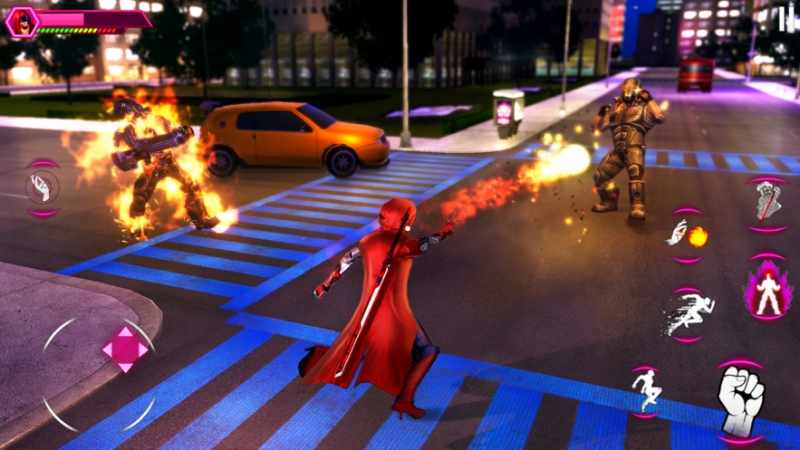Image resolution: width=800 pixels, height=450 pixels.
Task: Pause the game with the pause button
Action: [784, 15]
